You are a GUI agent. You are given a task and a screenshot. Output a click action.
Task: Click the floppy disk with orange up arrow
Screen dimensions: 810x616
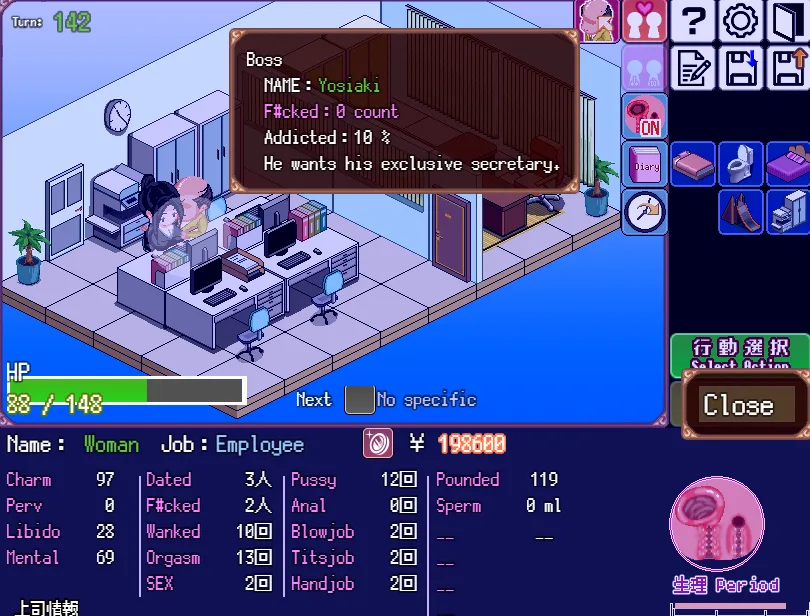787,67
